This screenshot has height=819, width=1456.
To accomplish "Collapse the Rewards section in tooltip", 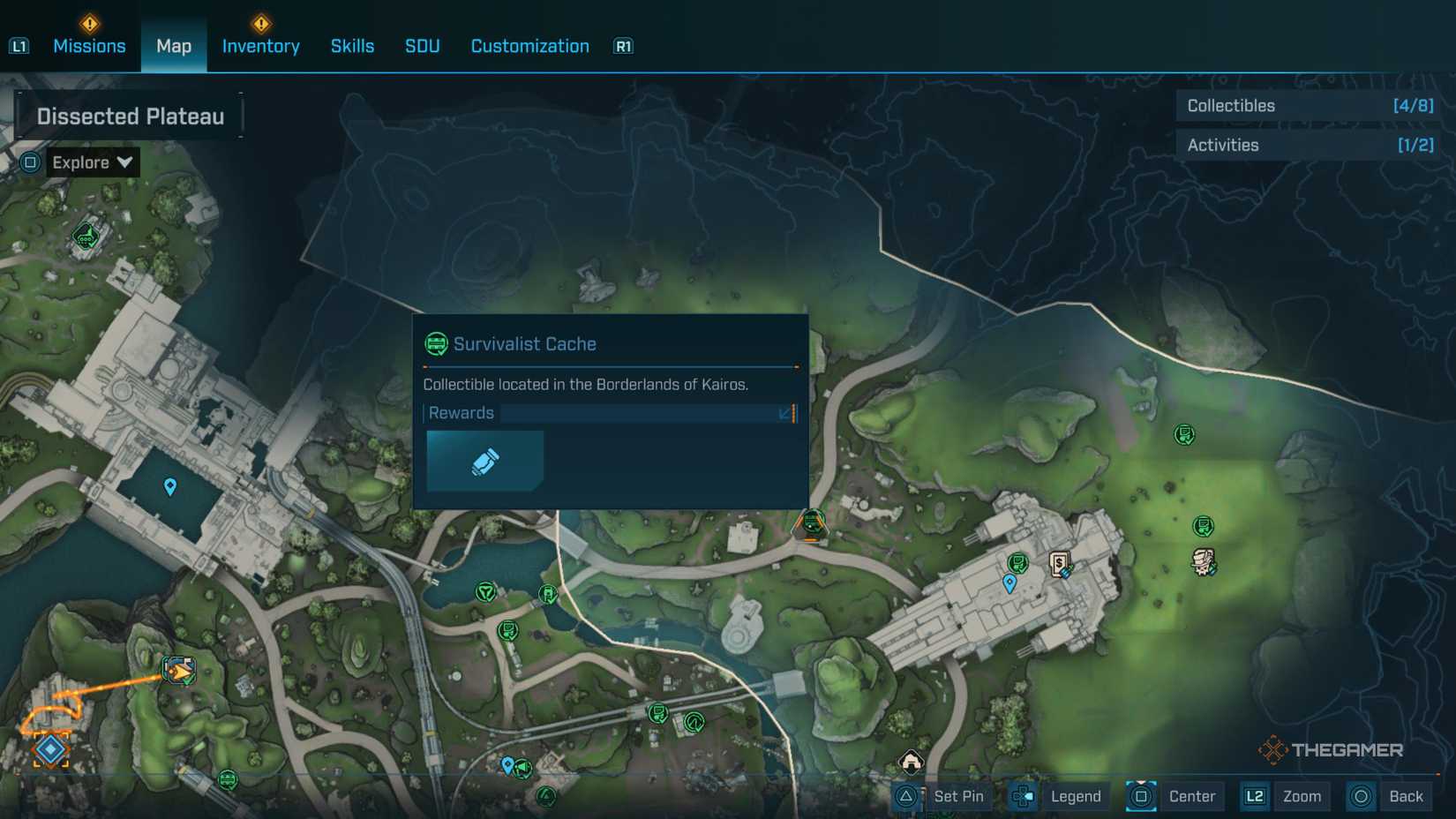I will coord(785,413).
